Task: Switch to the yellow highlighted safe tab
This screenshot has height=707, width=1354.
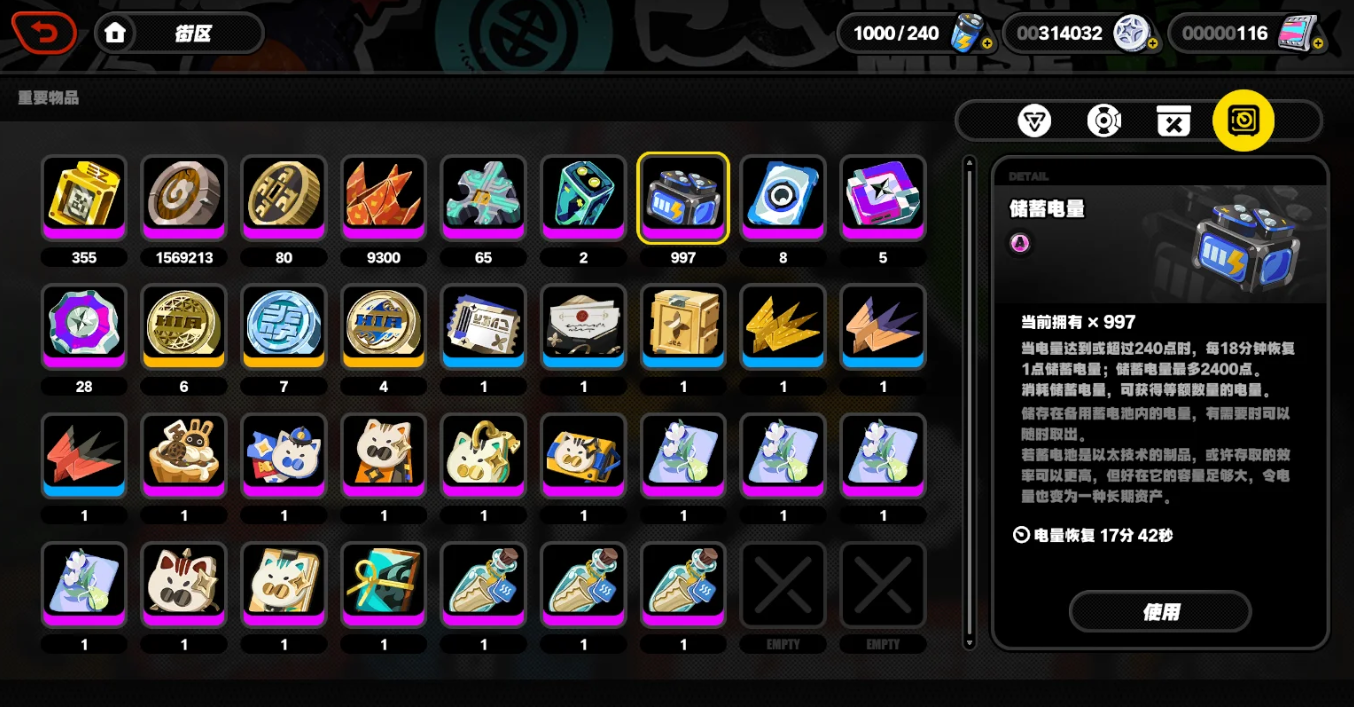Action: 1243,121
